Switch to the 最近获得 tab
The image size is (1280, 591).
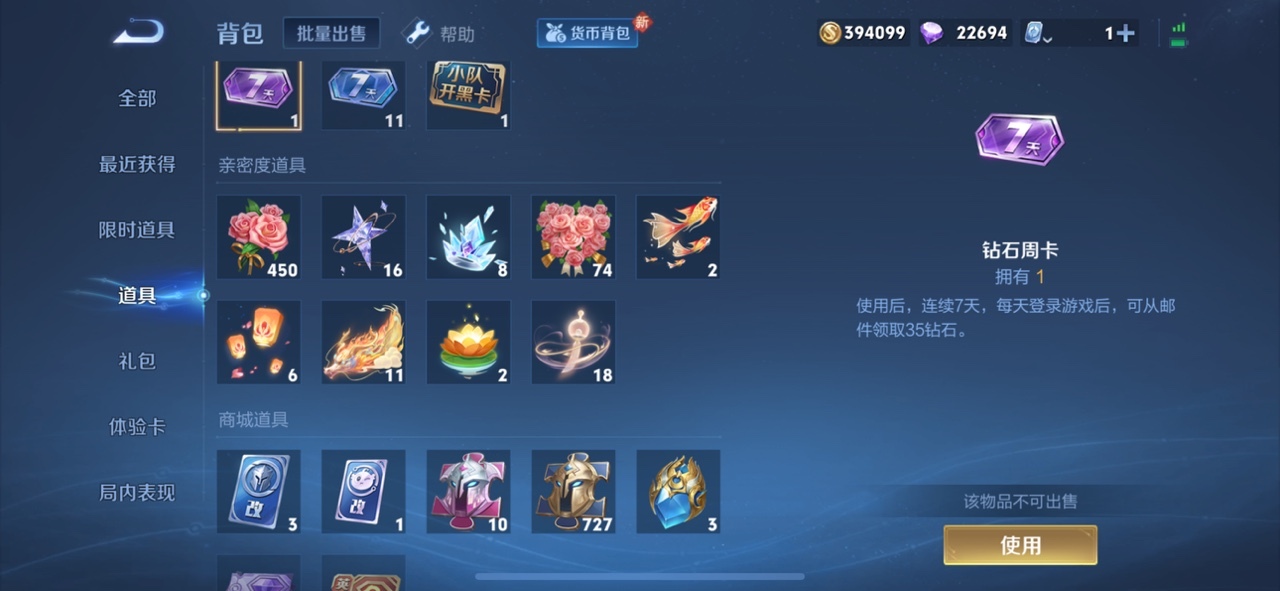pyautogui.click(x=137, y=164)
